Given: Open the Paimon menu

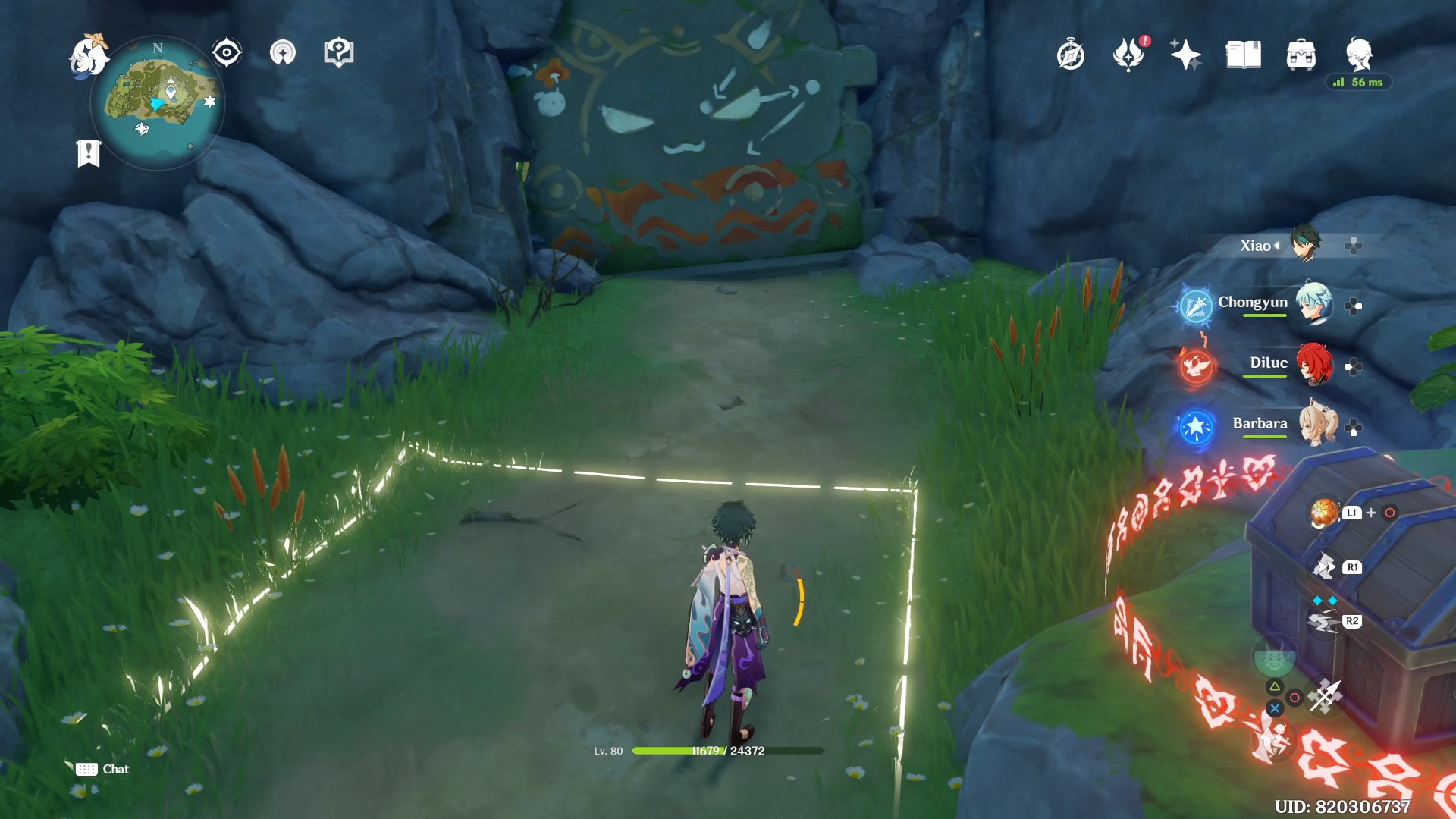Looking at the screenshot, I should point(89,53).
